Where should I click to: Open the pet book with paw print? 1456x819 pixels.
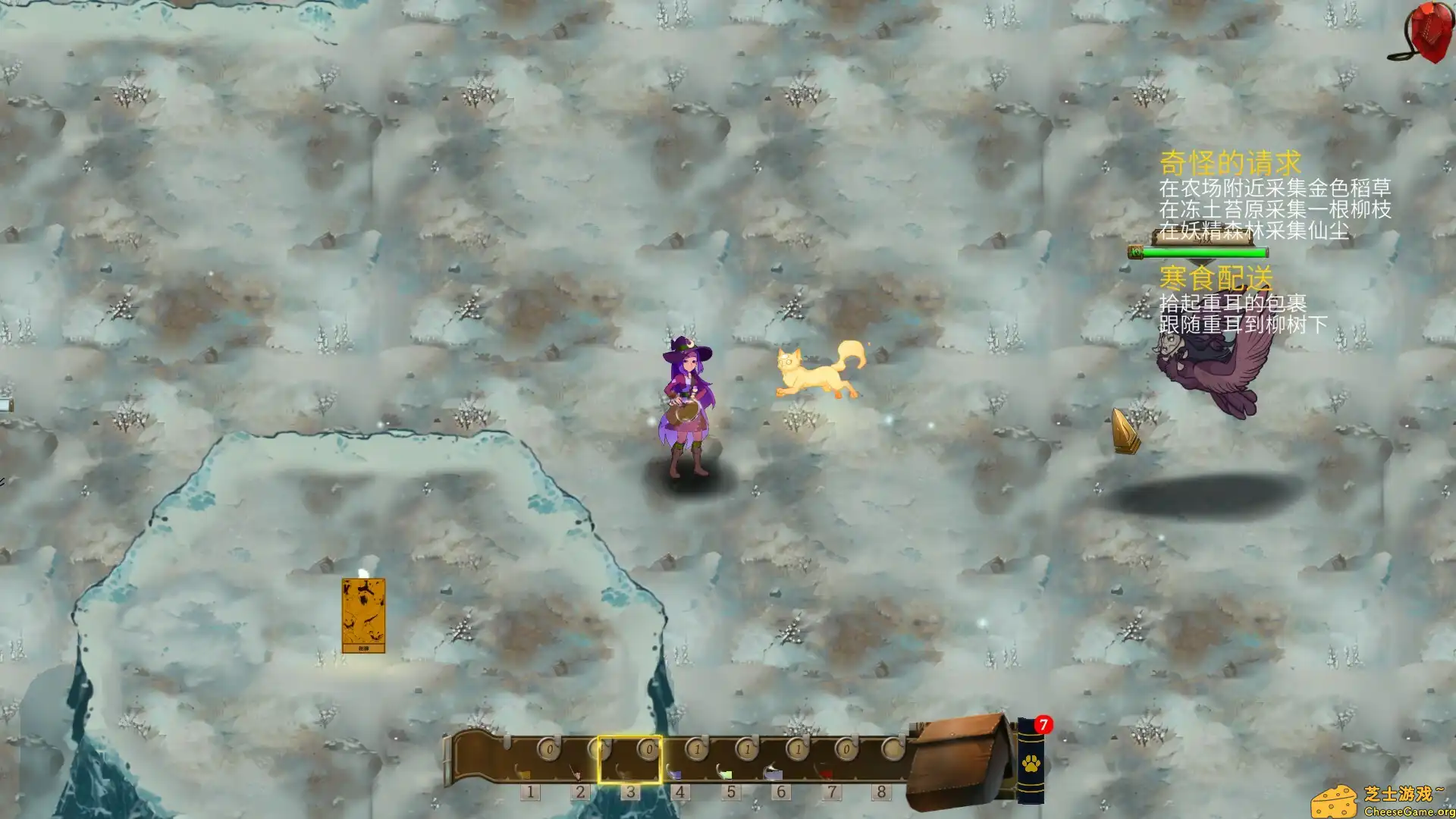coord(1031,766)
